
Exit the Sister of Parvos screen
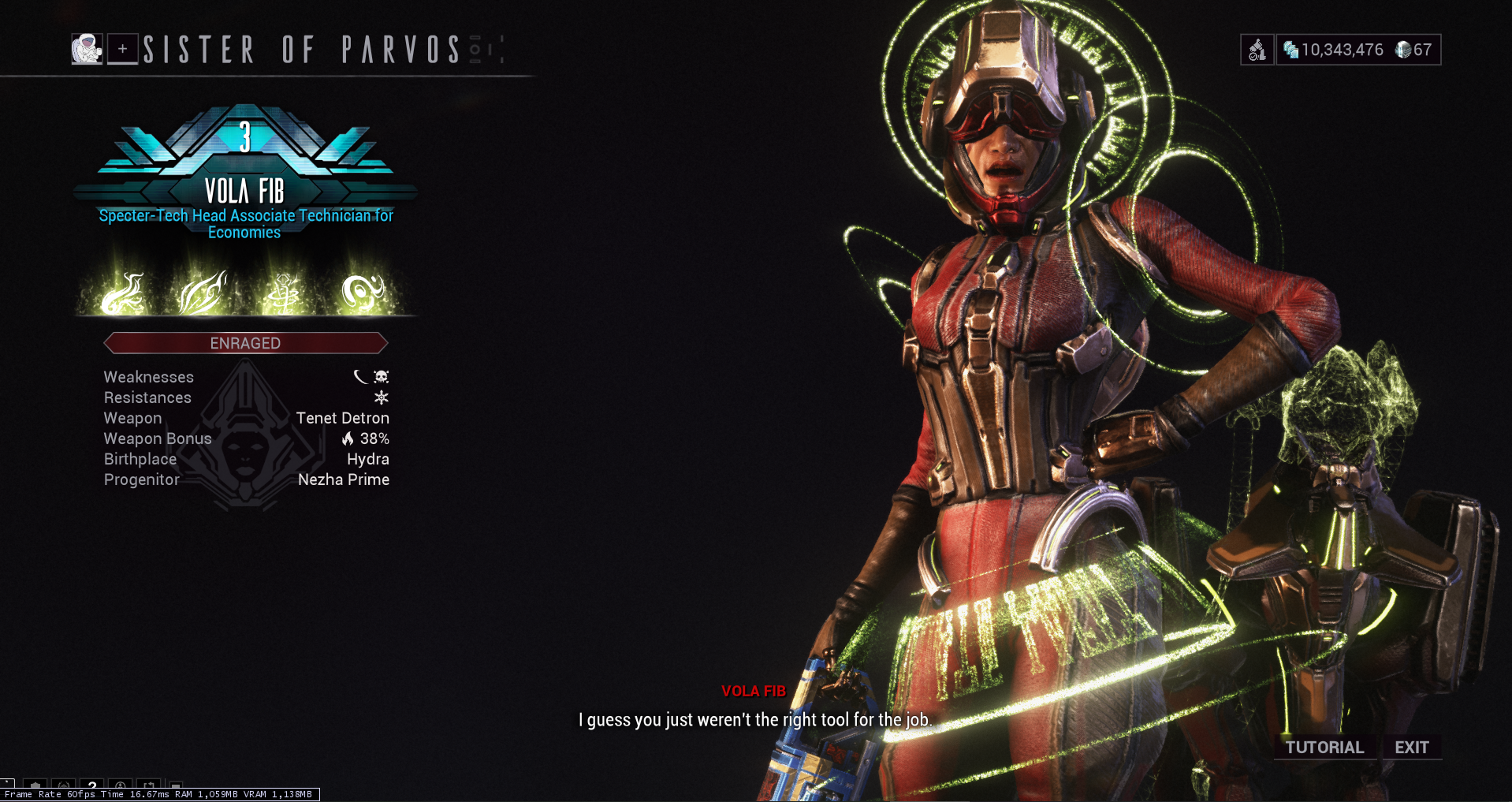[1411, 748]
